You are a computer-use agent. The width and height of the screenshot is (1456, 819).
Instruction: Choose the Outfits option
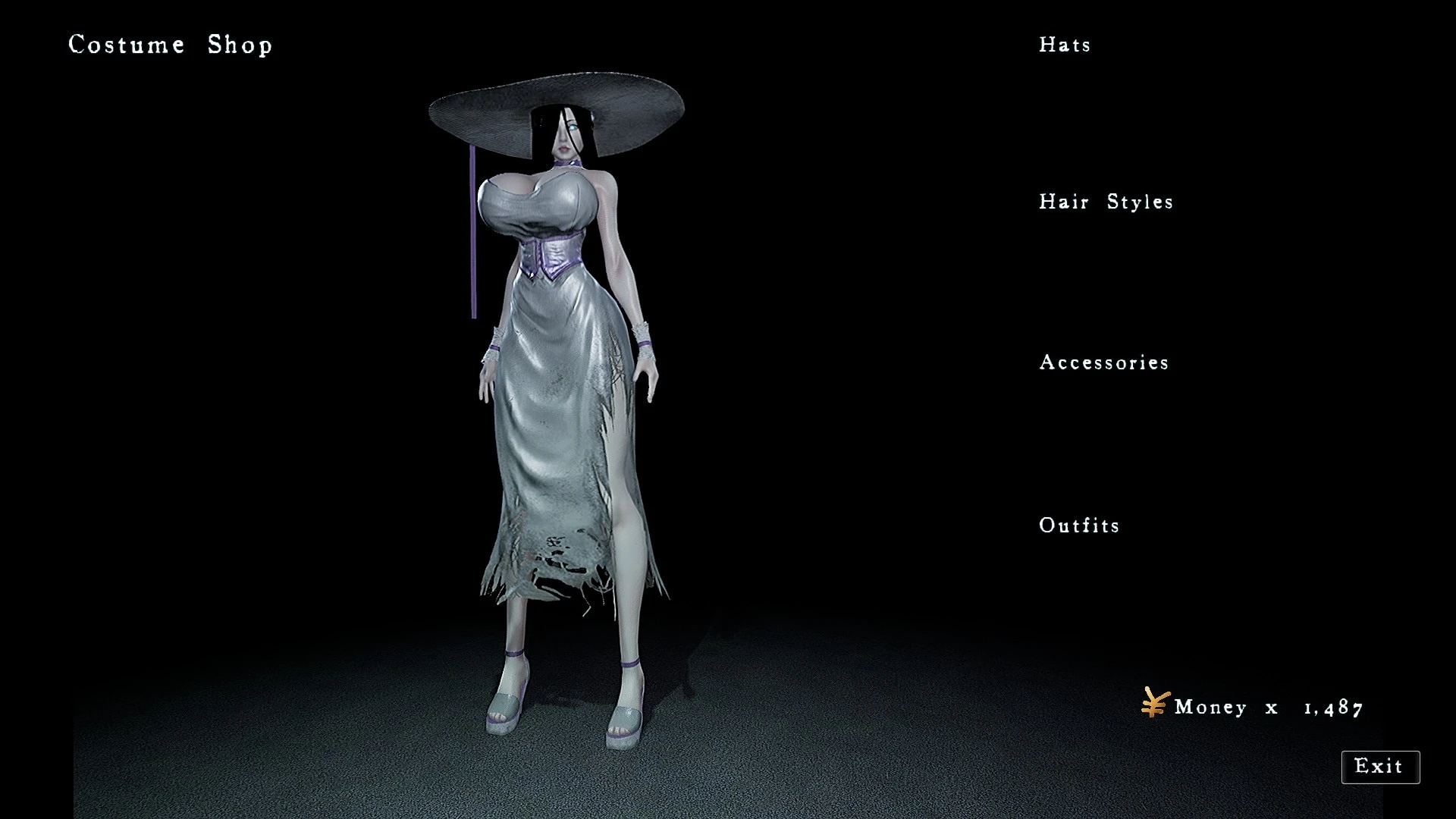(1078, 526)
